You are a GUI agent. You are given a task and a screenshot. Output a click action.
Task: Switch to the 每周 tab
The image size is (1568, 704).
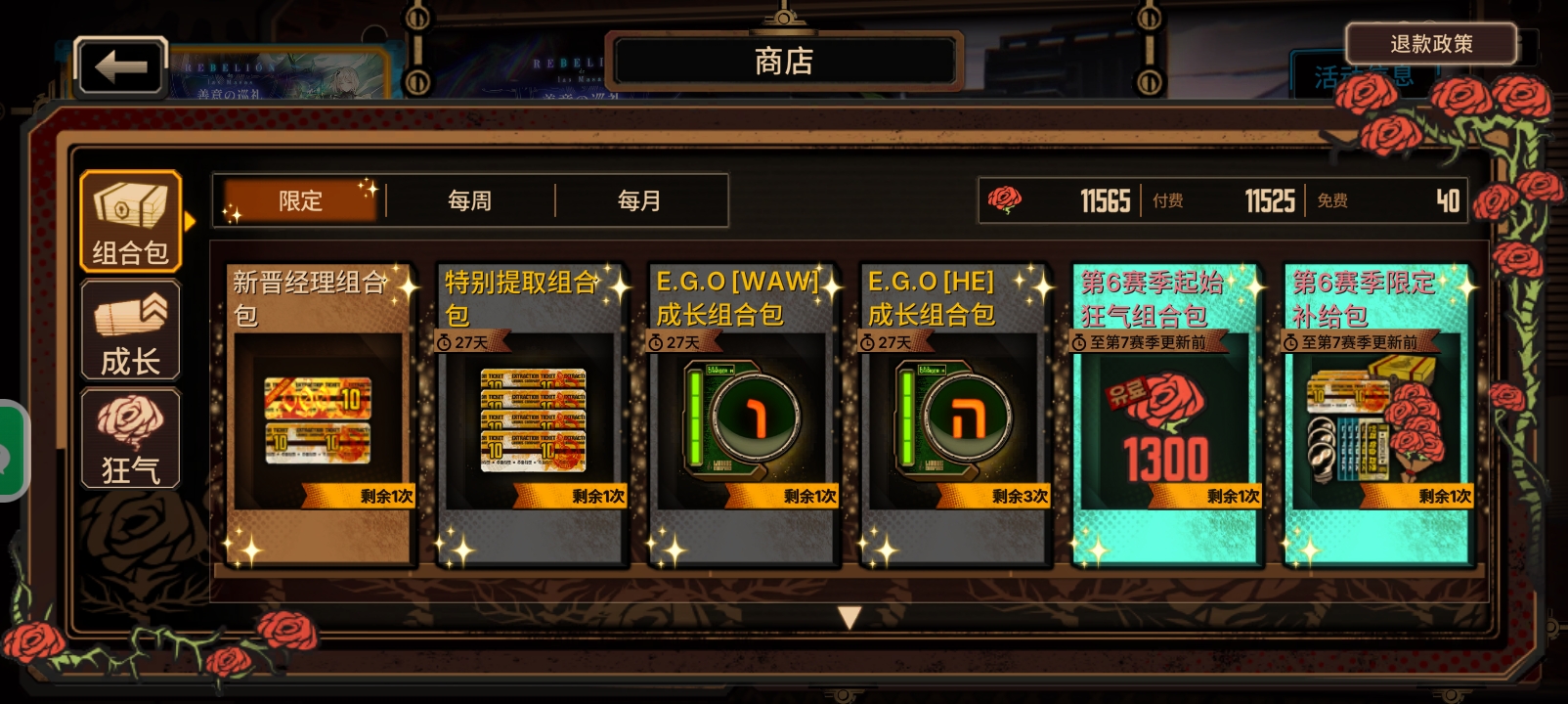468,199
